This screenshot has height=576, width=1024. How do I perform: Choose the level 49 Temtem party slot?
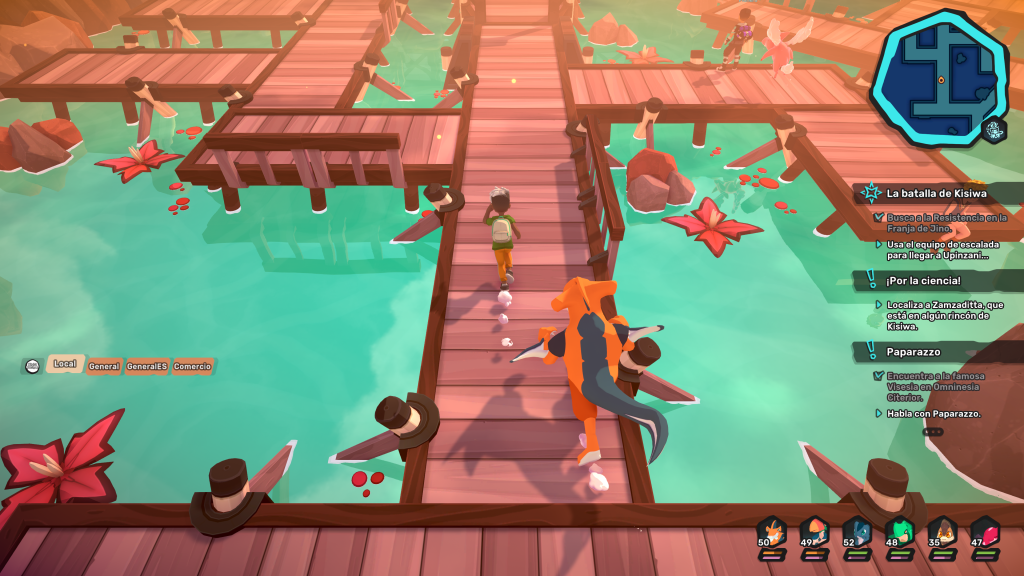(x=814, y=533)
